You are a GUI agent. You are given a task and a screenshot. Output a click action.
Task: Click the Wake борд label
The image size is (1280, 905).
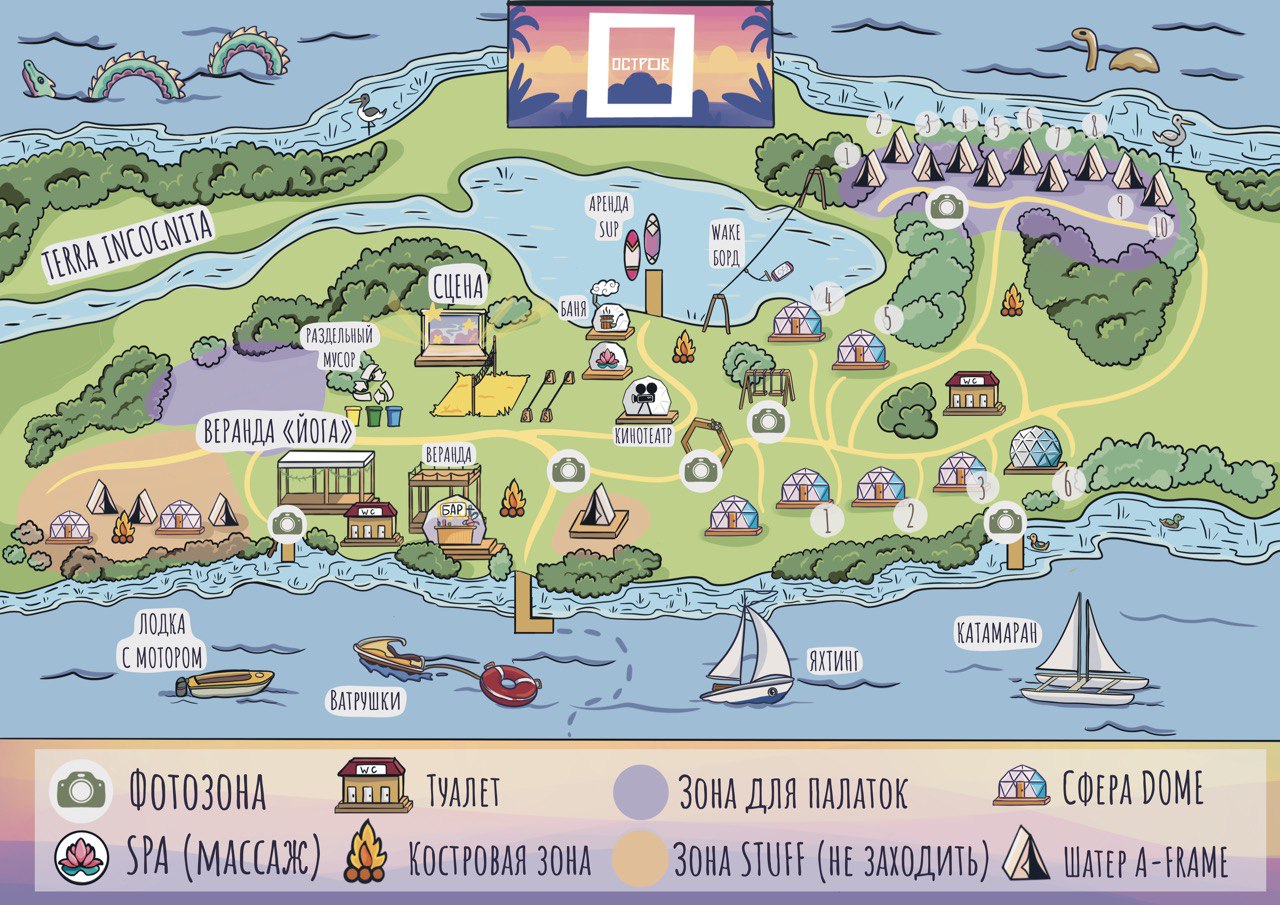click(x=728, y=245)
